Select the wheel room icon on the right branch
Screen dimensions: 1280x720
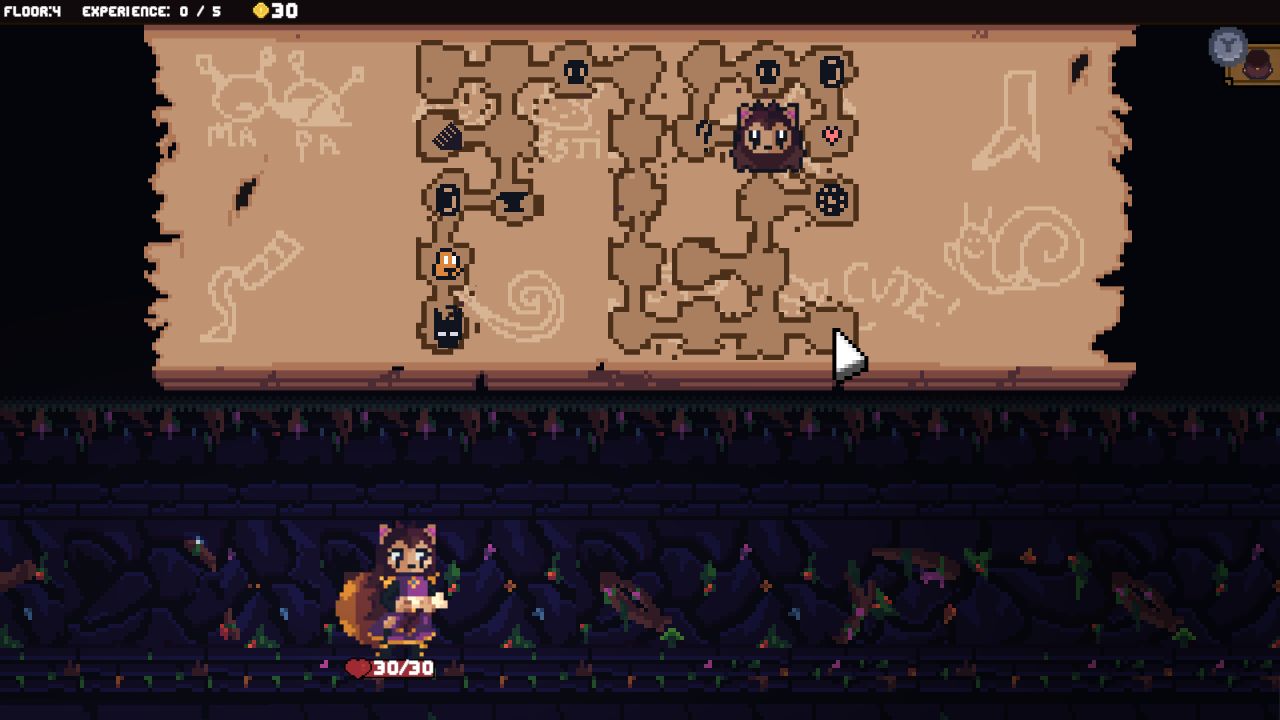point(830,200)
